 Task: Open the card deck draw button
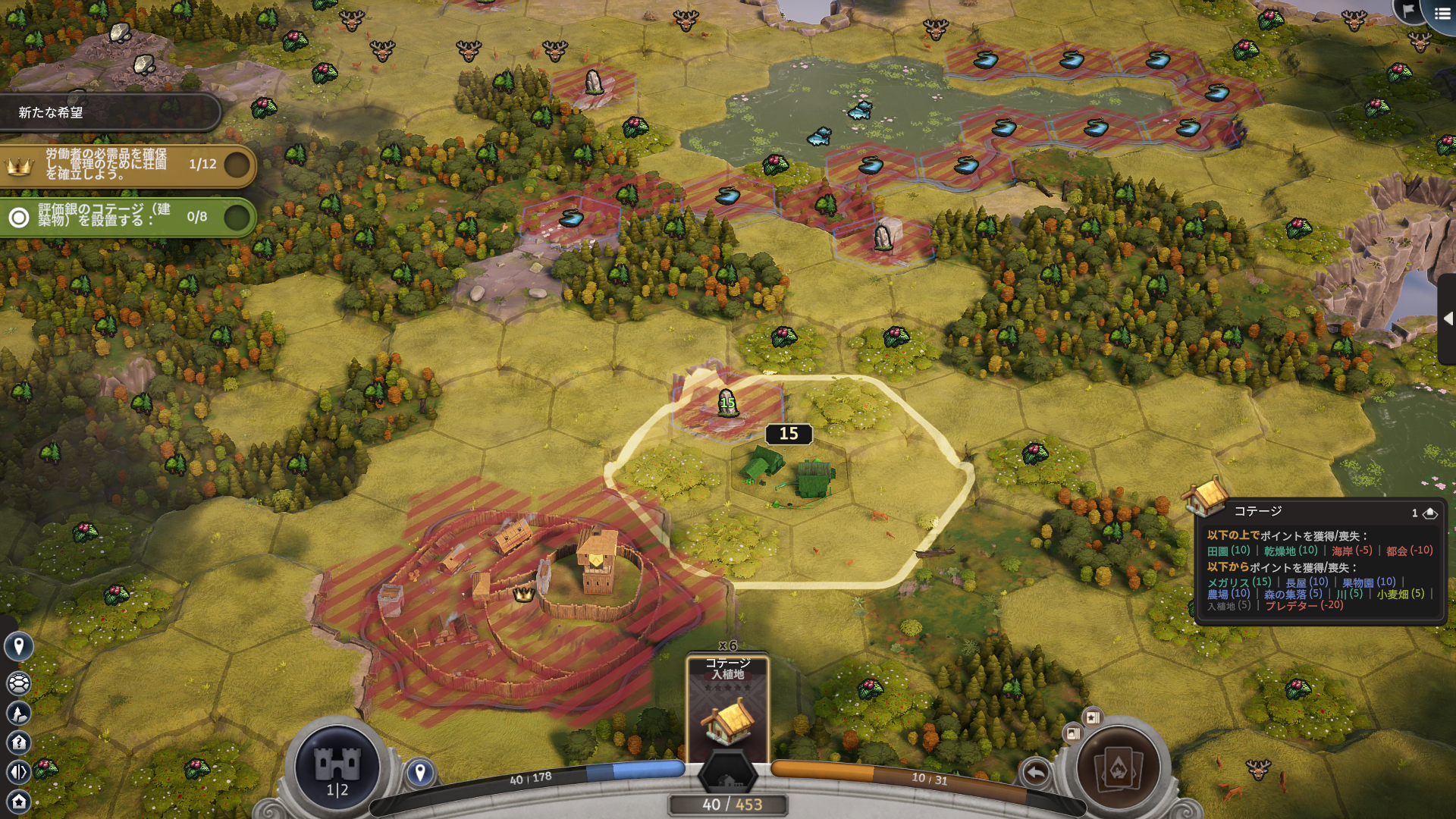1119,768
